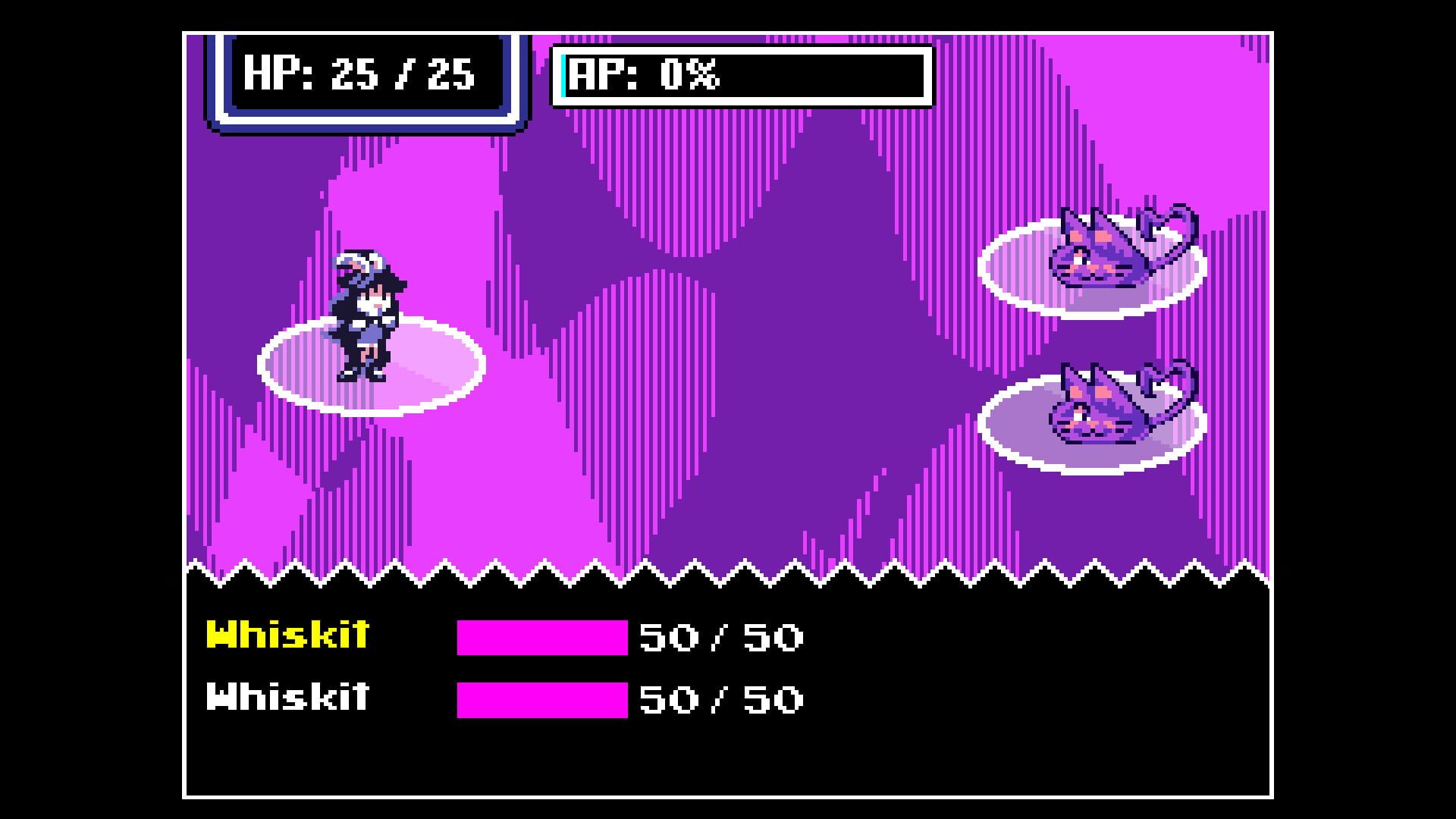Expand the AP gauge panel
1456x819 pixels.
pyautogui.click(x=739, y=74)
